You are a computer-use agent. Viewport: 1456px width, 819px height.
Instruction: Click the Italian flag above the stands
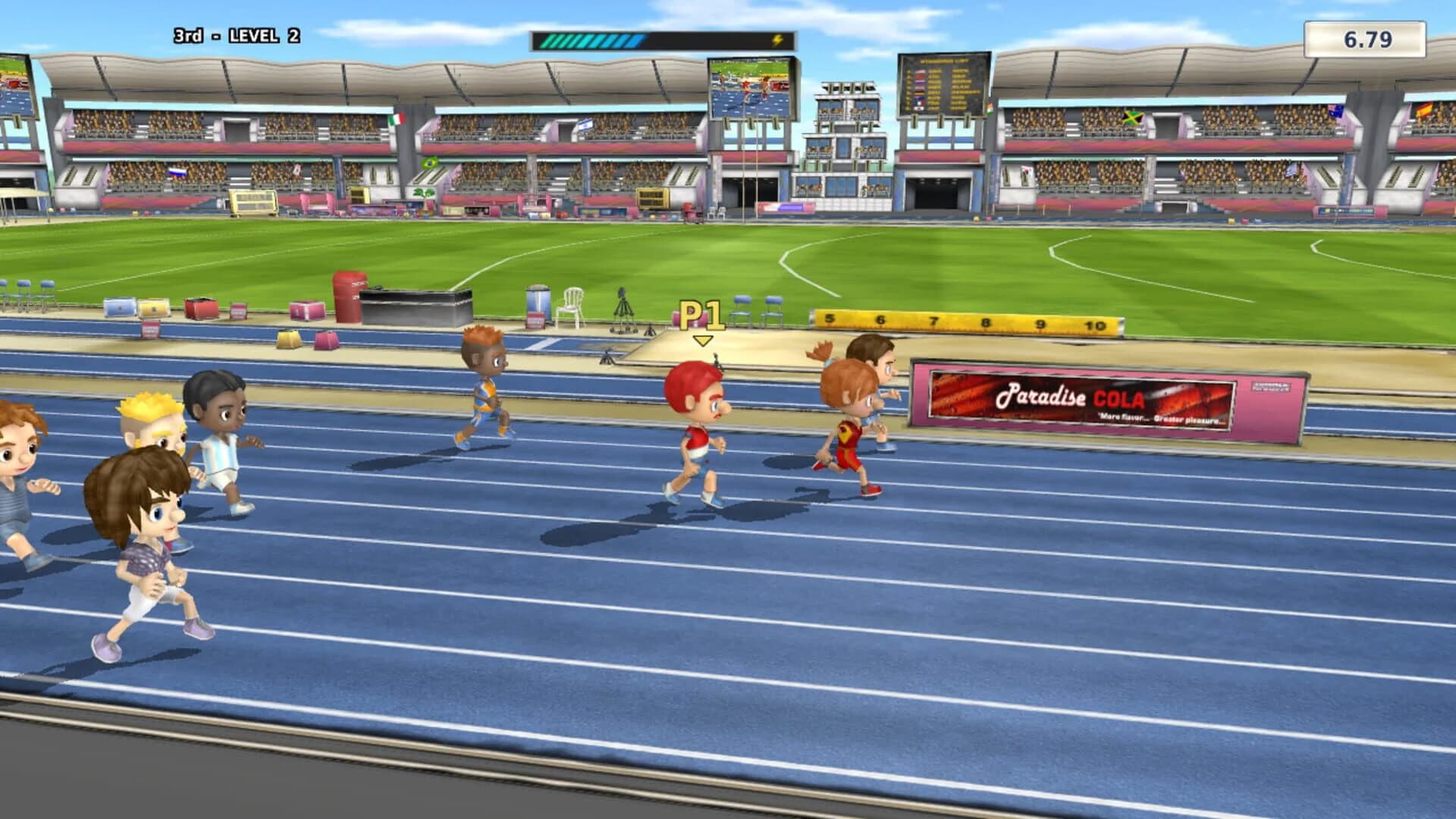point(396,120)
